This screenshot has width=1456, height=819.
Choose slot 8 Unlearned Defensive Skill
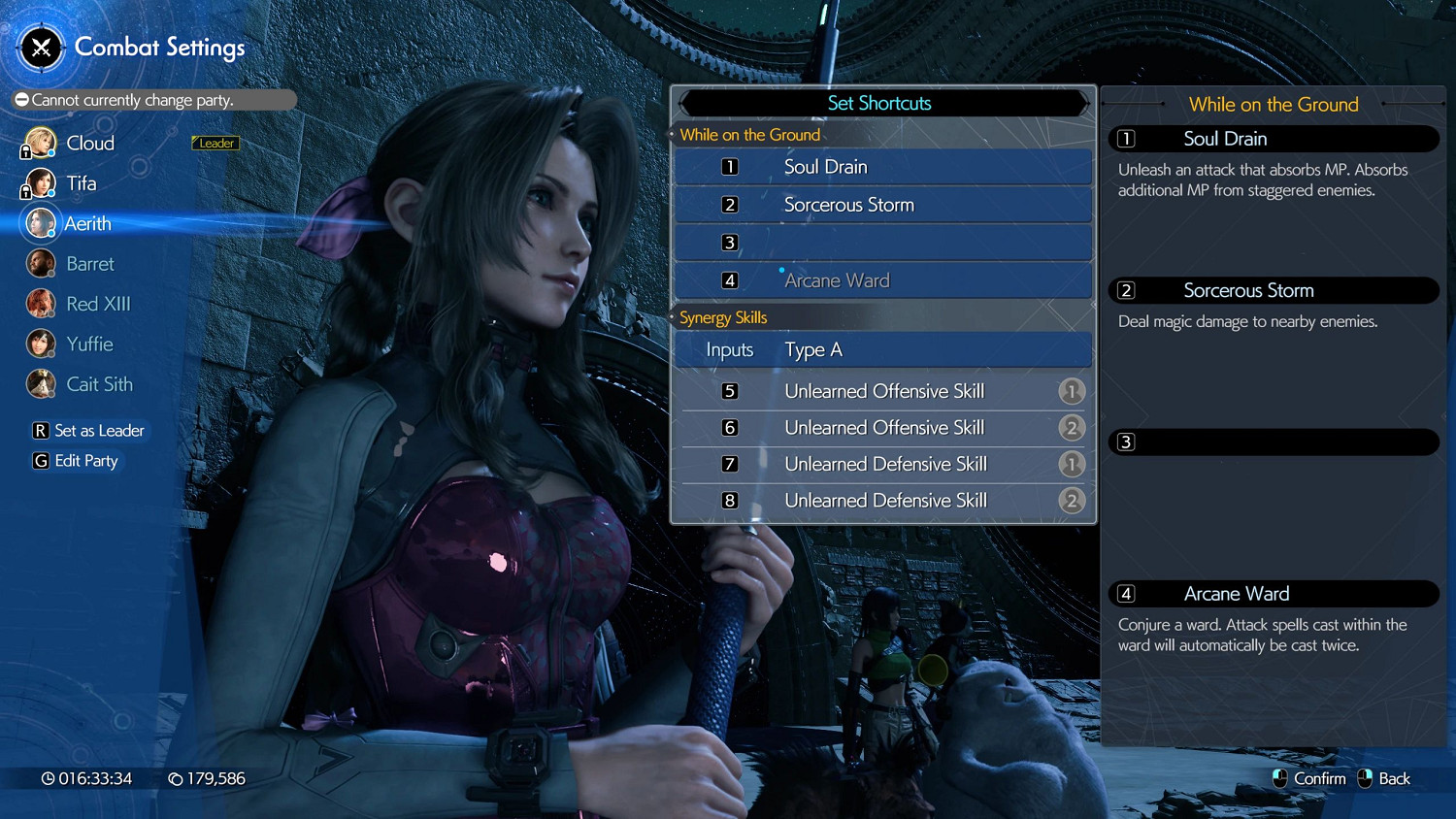click(x=882, y=501)
